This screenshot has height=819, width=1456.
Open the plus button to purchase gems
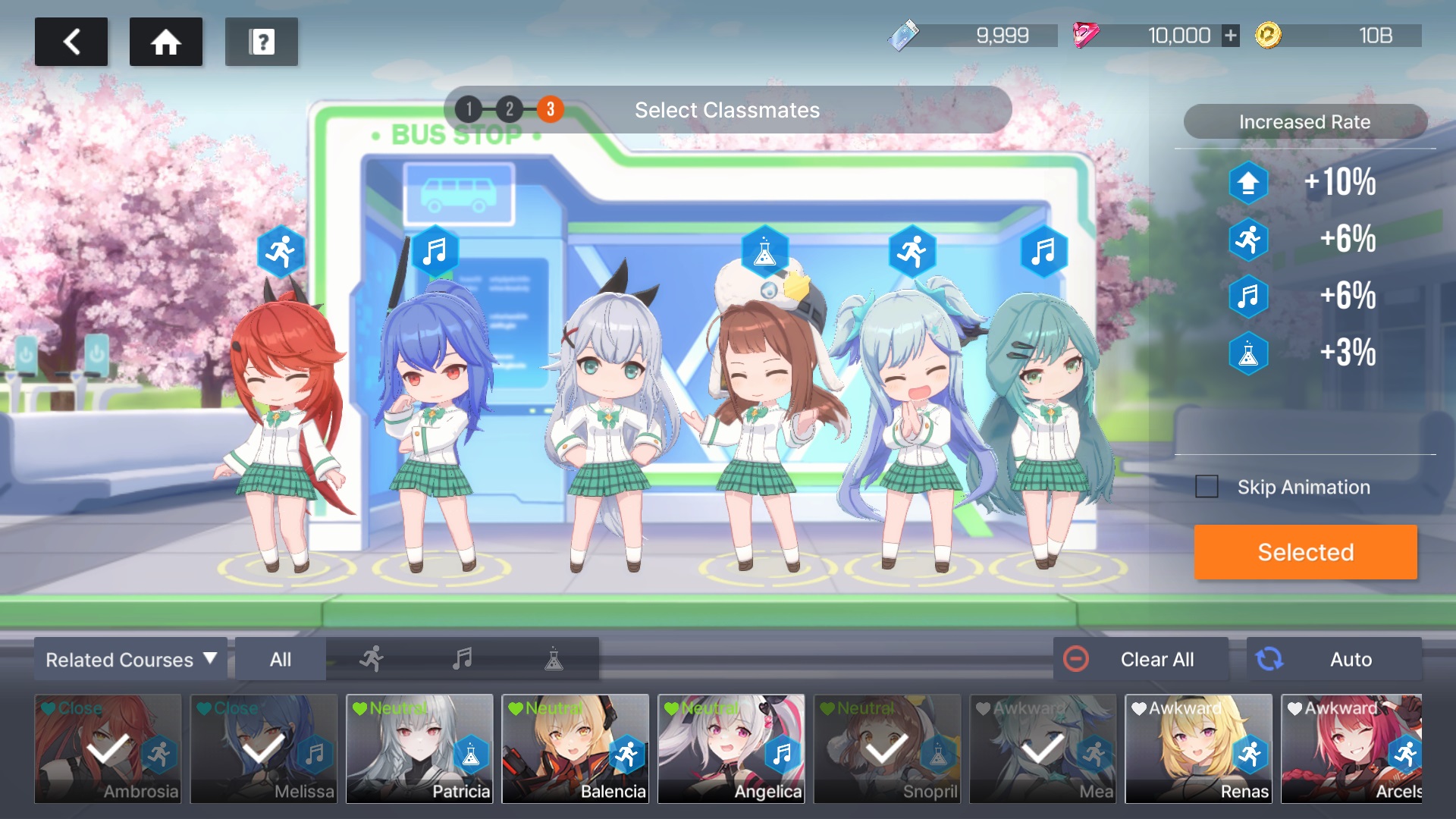coord(1228,35)
